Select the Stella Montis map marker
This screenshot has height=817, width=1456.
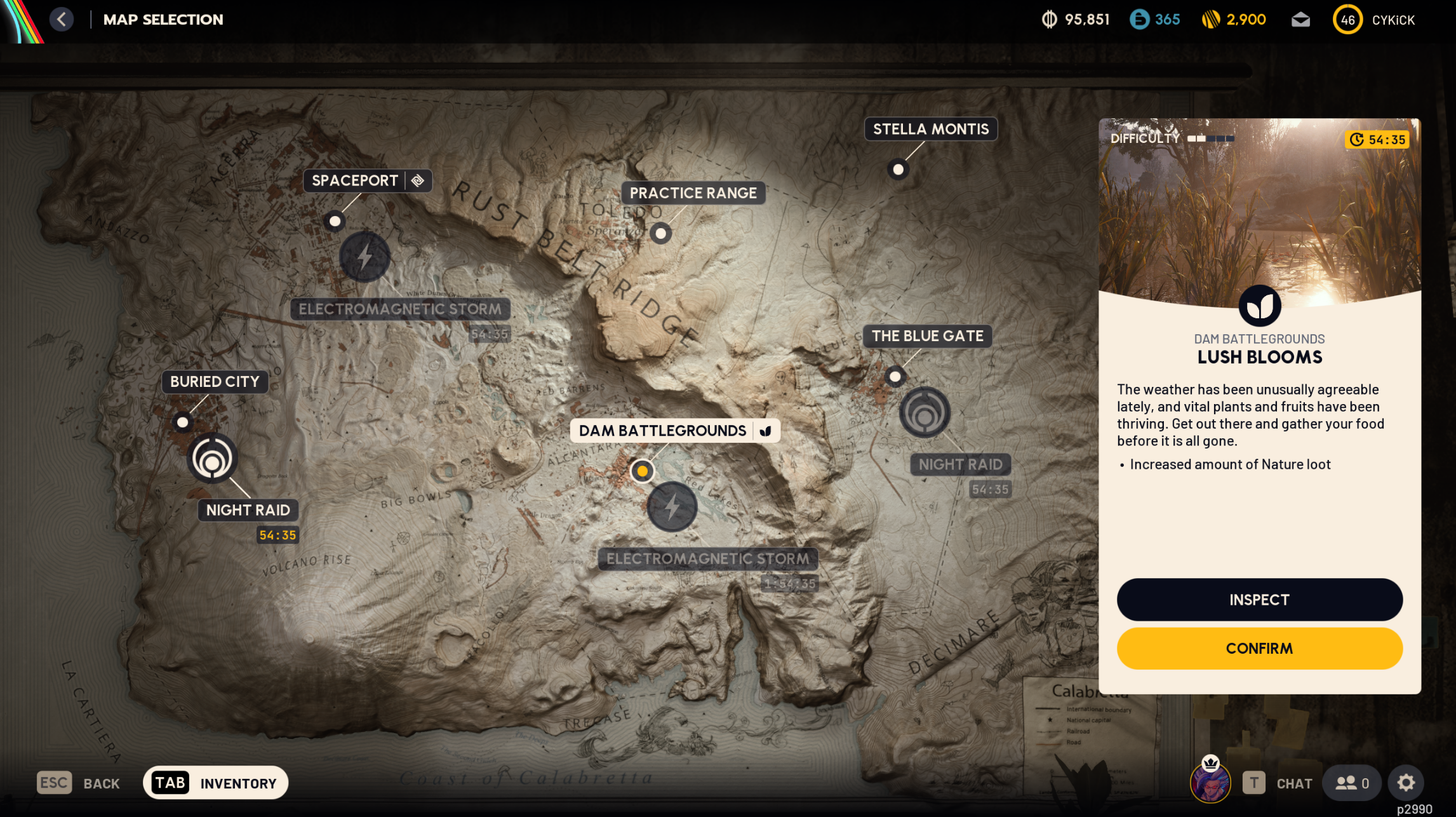(898, 169)
